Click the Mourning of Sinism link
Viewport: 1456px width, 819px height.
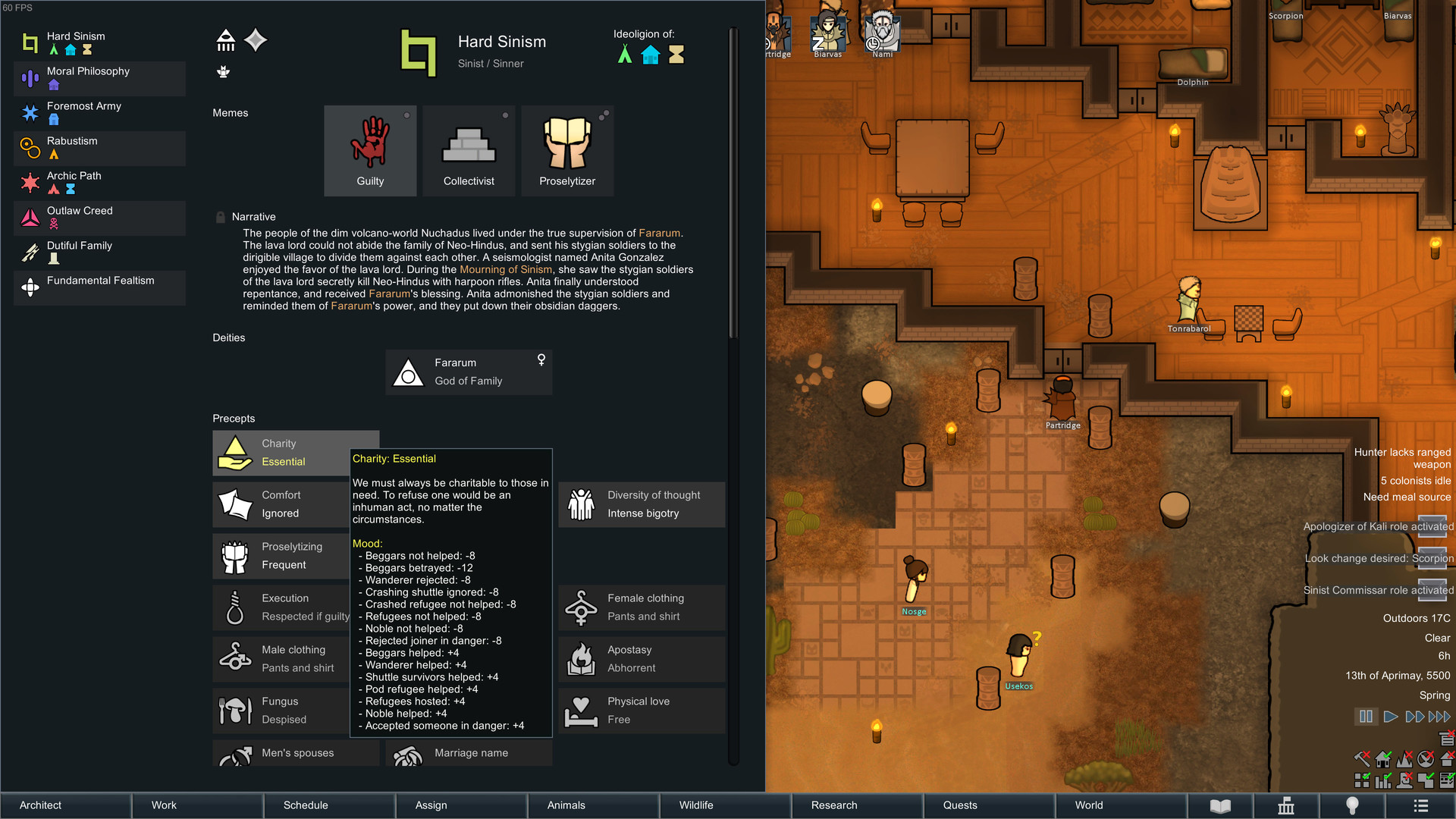[x=507, y=269]
